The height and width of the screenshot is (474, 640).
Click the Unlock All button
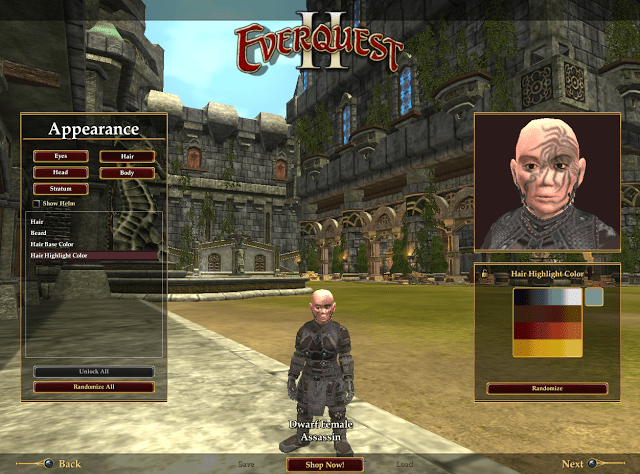(94, 372)
